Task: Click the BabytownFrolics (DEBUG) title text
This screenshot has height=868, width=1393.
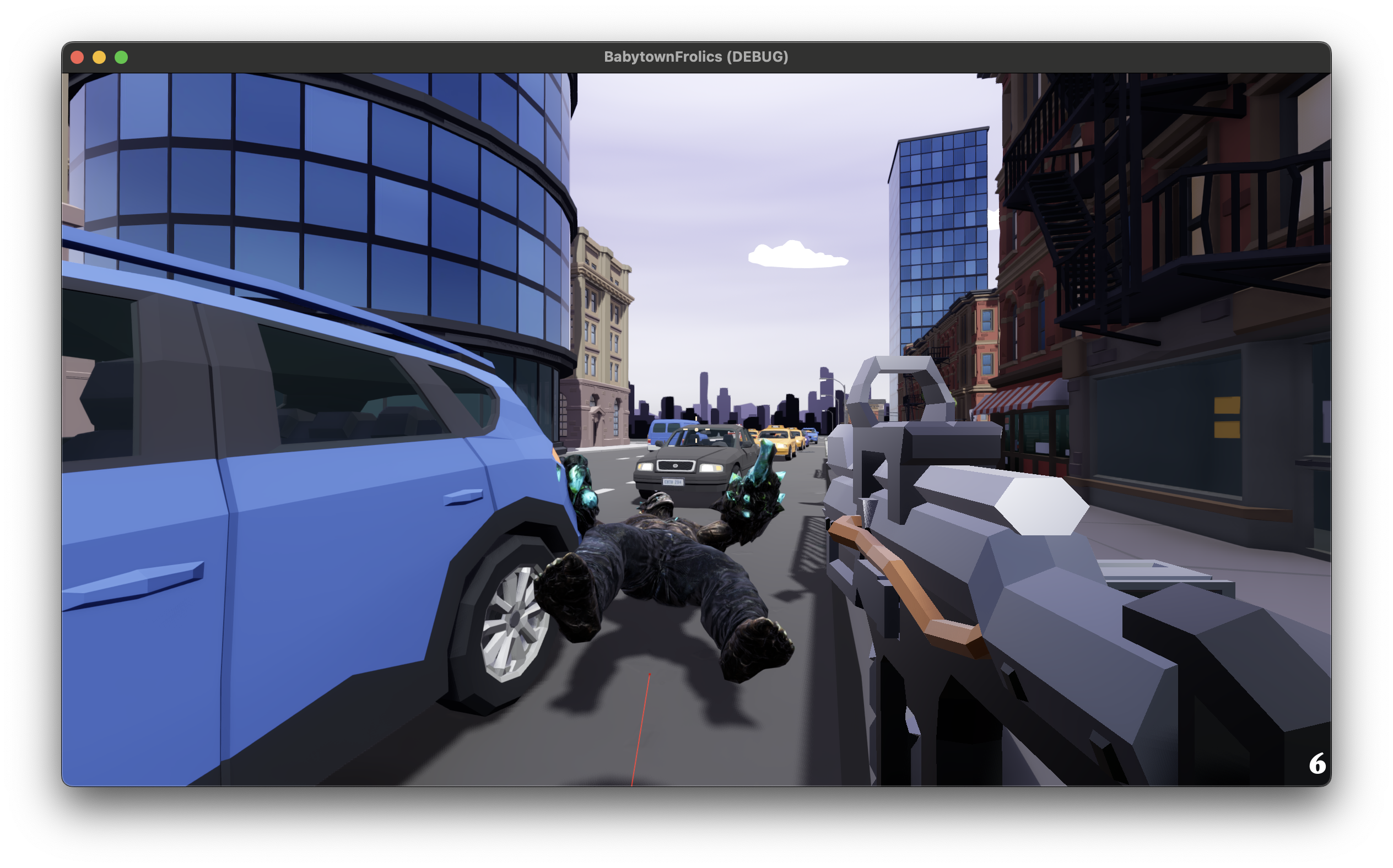Action: pos(696,56)
